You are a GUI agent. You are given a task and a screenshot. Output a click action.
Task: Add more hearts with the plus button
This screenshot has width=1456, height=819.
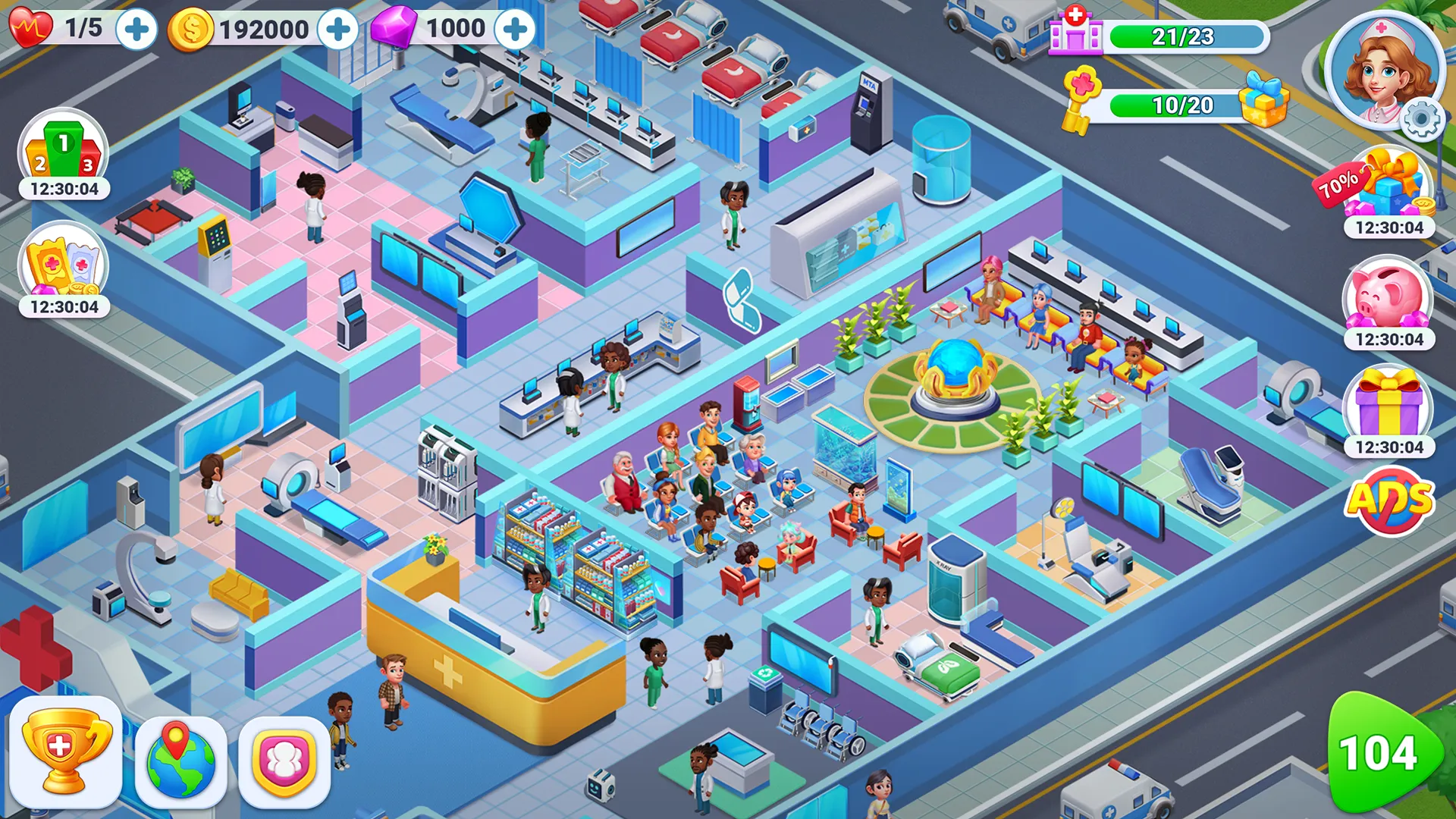(x=135, y=28)
